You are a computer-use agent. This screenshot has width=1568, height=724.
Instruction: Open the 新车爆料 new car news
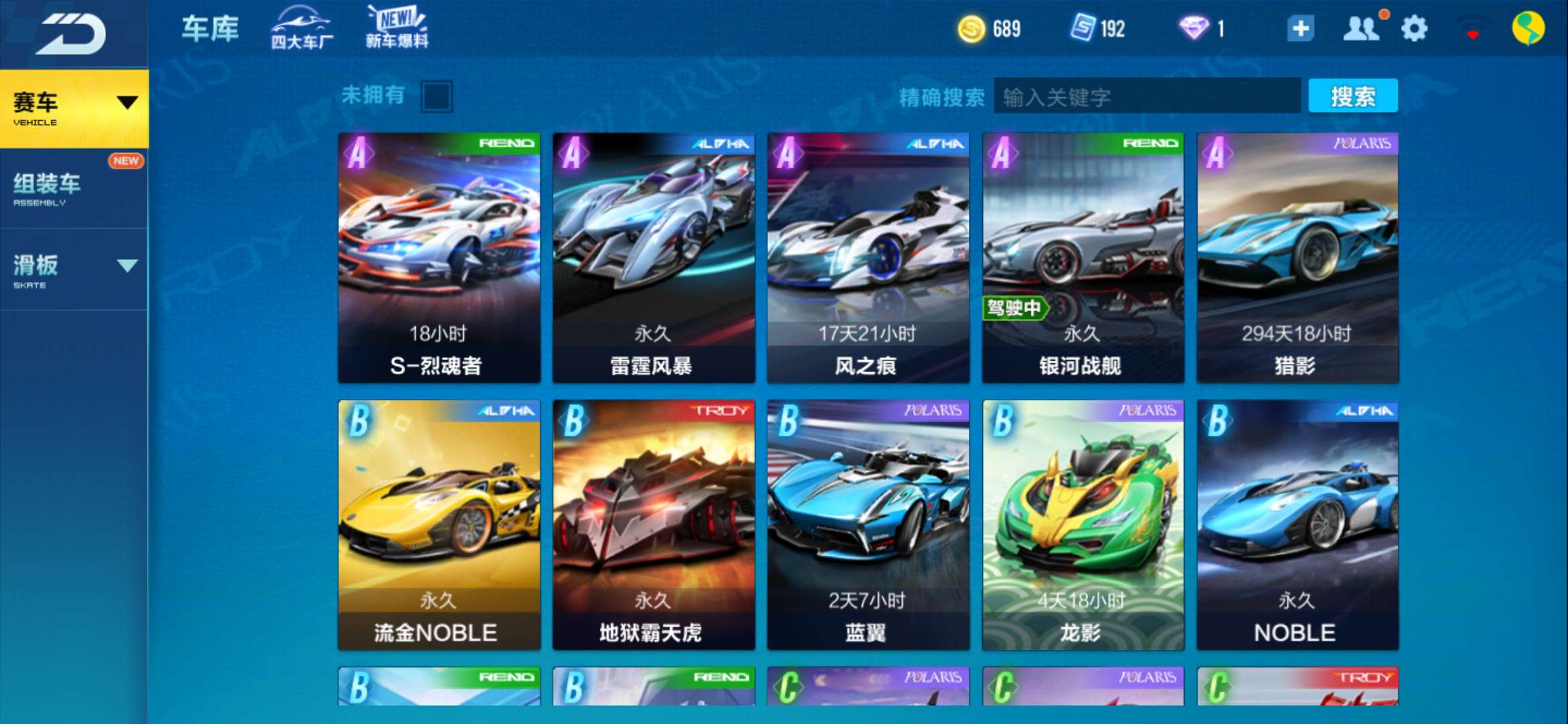click(397, 28)
